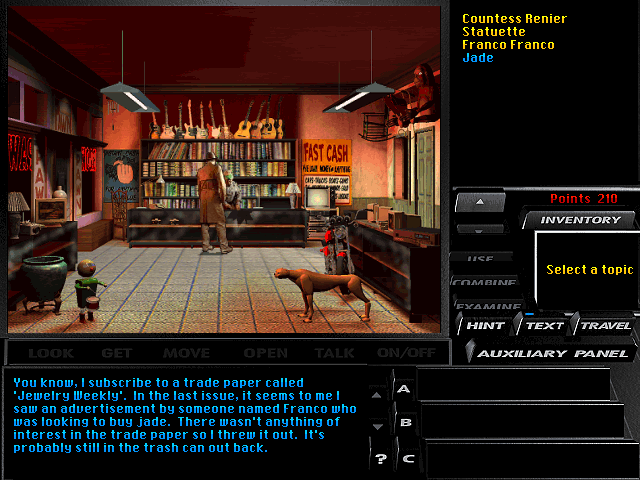Select the Look action verb
The height and width of the screenshot is (480, 640).
(x=50, y=353)
